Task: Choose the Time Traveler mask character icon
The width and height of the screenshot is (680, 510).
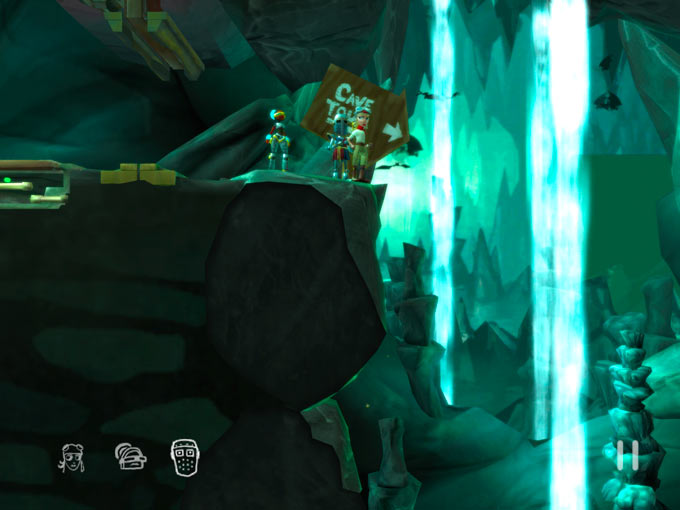Action: [184, 457]
